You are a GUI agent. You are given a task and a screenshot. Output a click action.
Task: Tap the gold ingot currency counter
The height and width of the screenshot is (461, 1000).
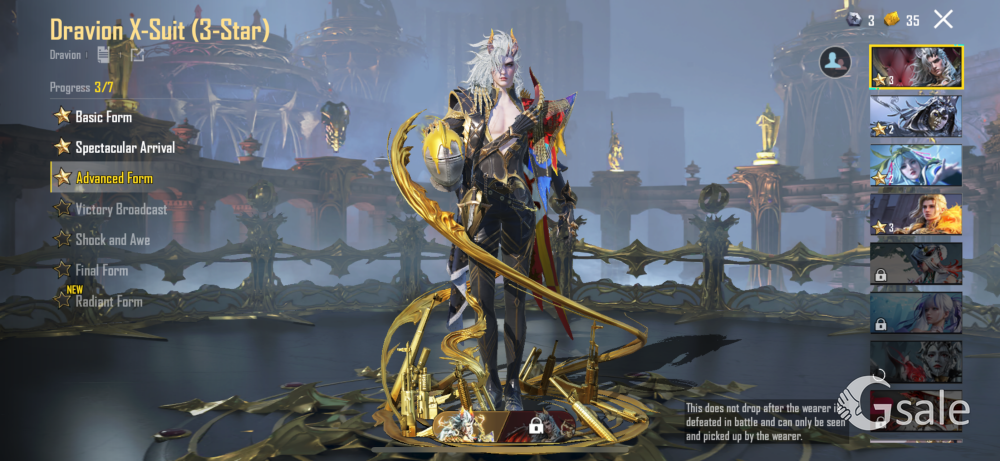[902, 20]
